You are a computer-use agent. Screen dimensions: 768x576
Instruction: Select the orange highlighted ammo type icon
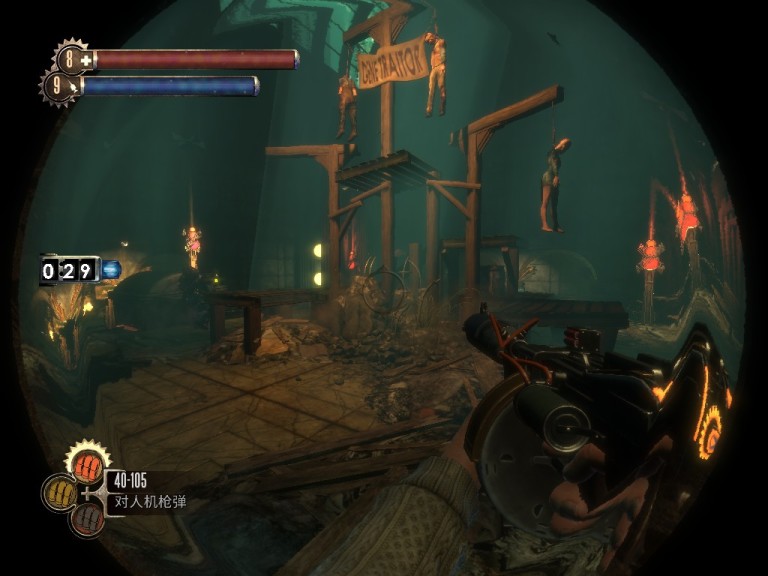click(x=88, y=467)
